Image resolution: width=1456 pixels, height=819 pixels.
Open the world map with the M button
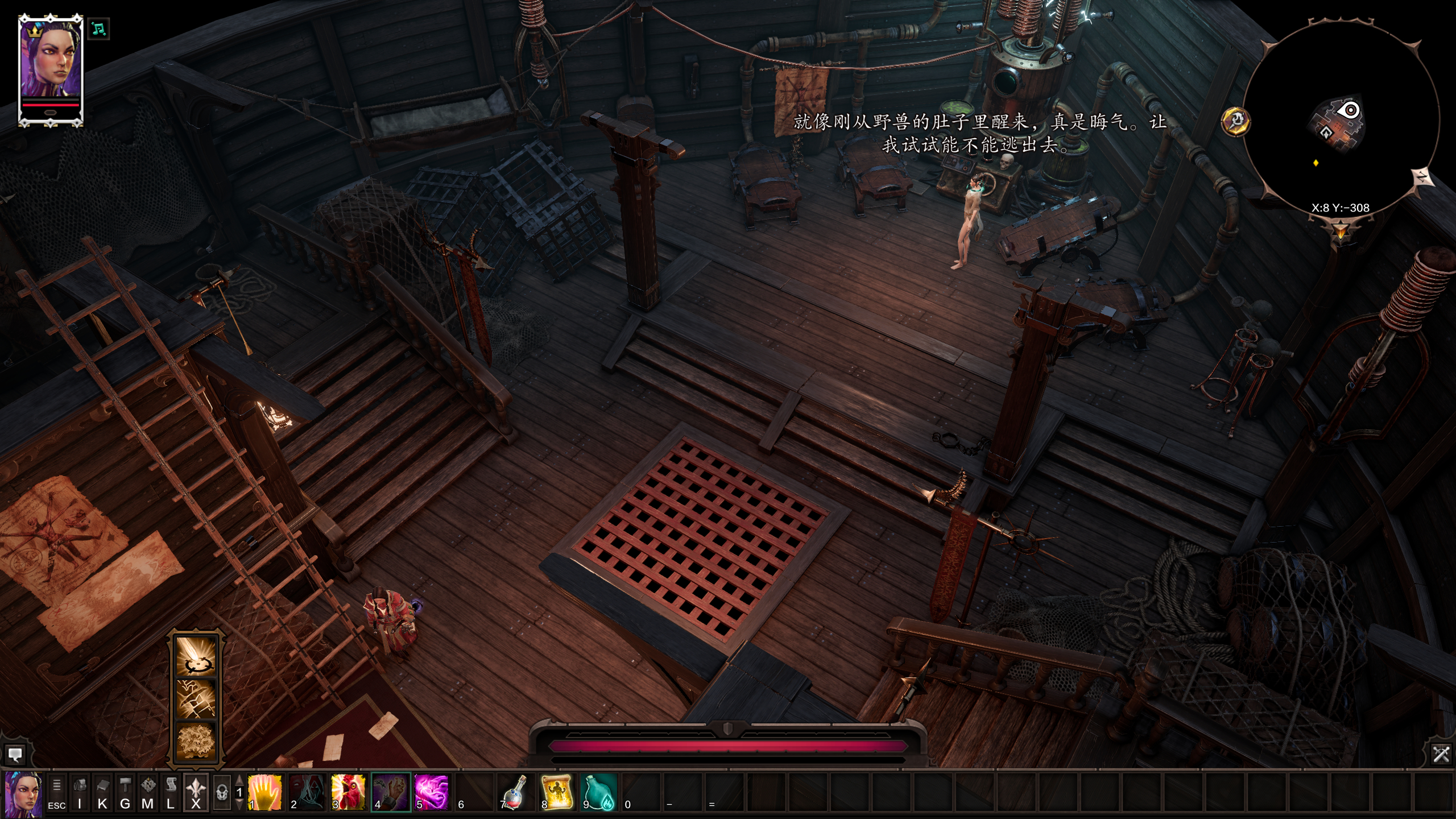(x=148, y=792)
